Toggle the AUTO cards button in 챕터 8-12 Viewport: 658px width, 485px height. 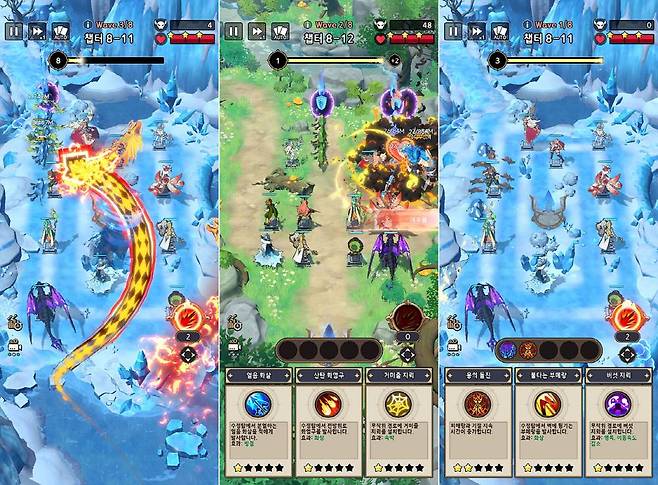[x=280, y=31]
